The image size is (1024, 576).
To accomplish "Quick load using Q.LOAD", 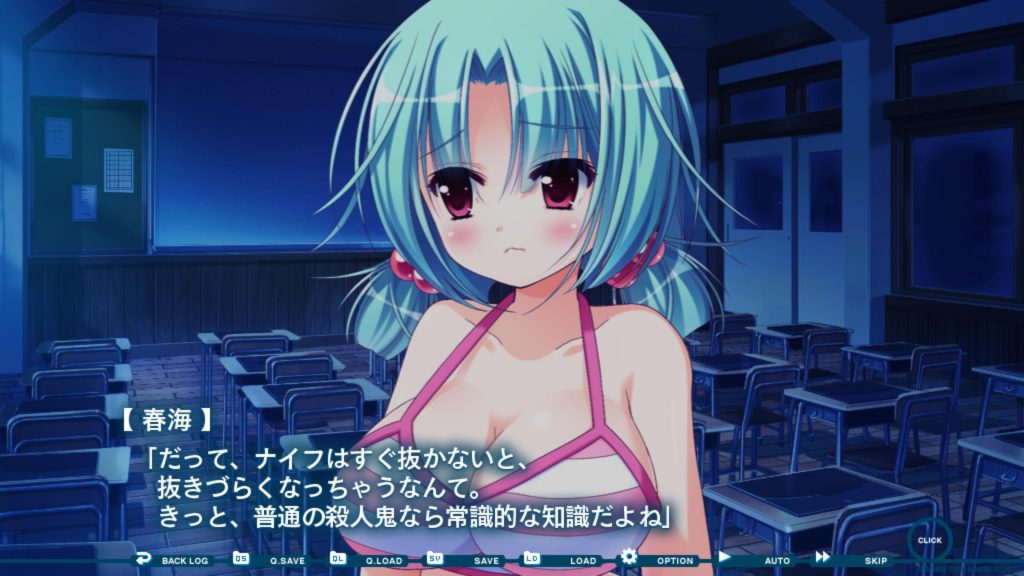I will 372,560.
